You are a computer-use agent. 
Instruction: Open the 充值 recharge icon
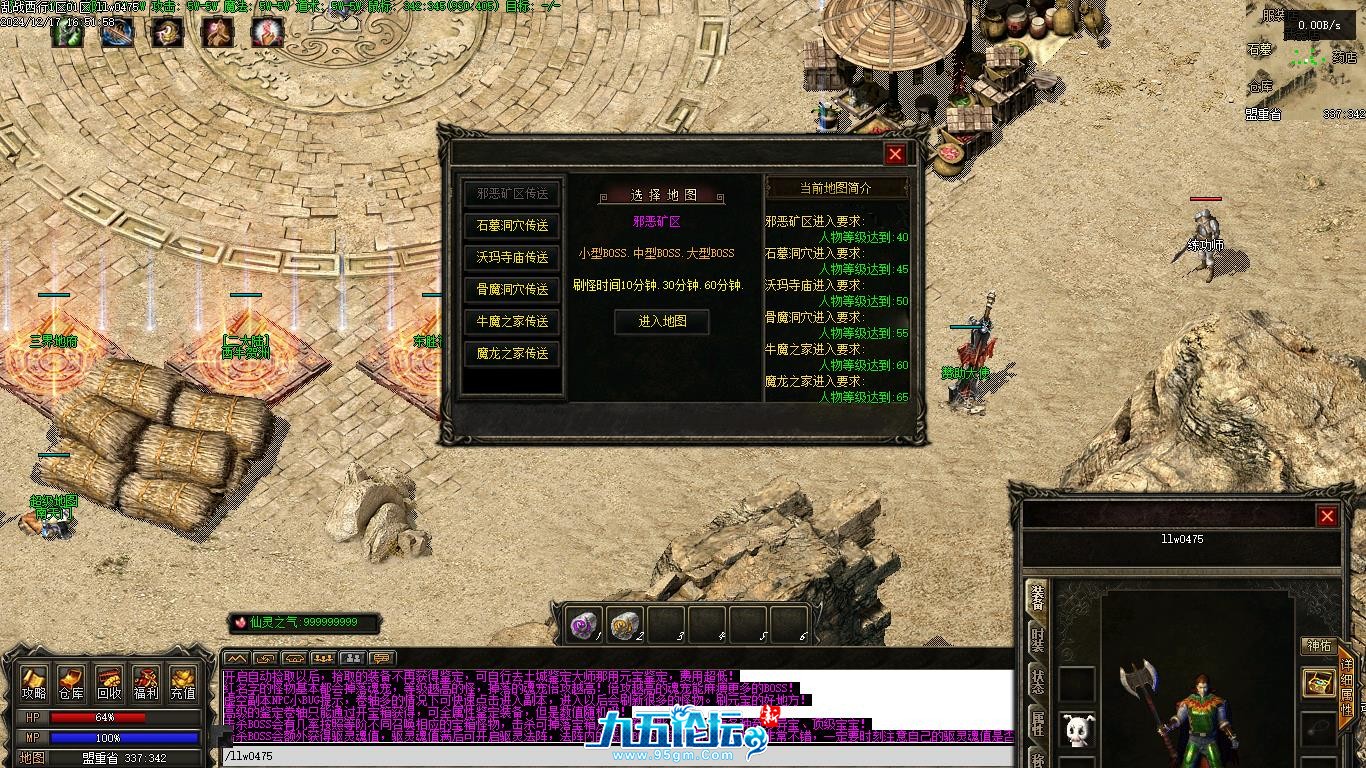[x=183, y=683]
